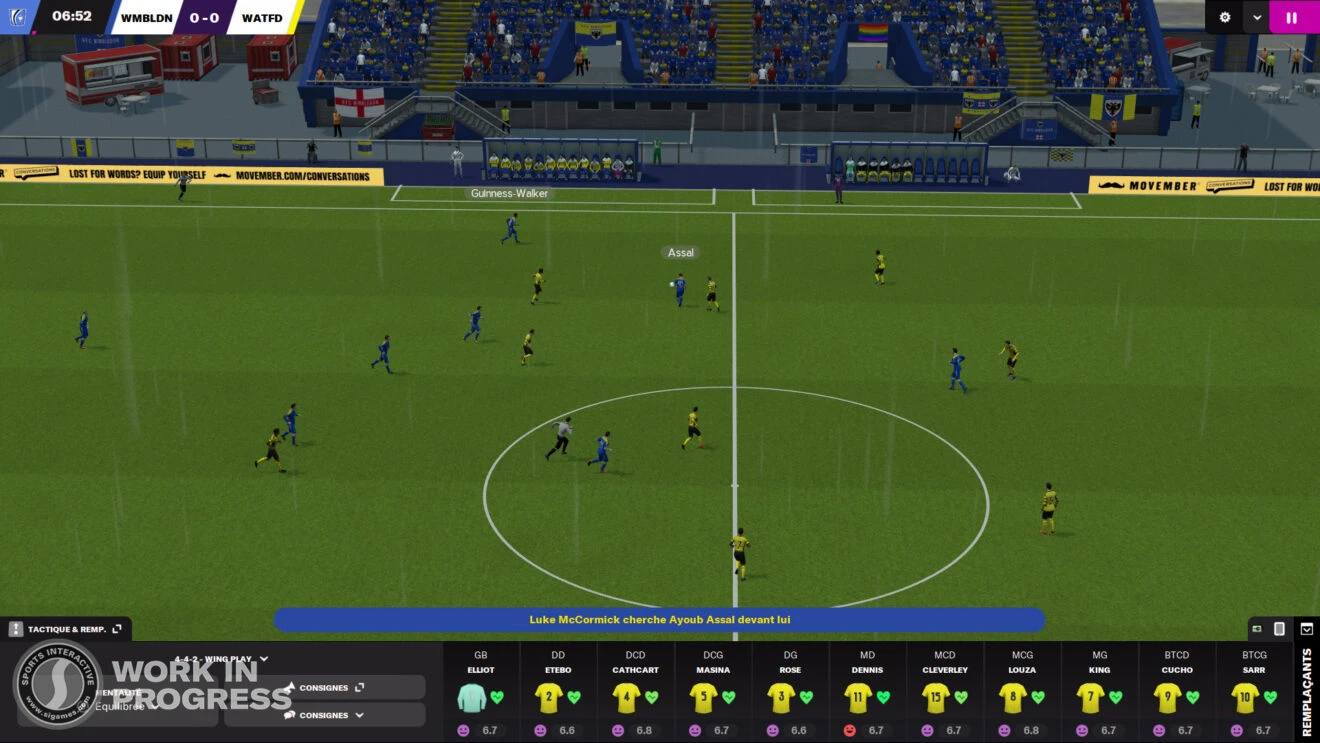
Task: Open match settings via the gear icon
Action: pos(1224,17)
